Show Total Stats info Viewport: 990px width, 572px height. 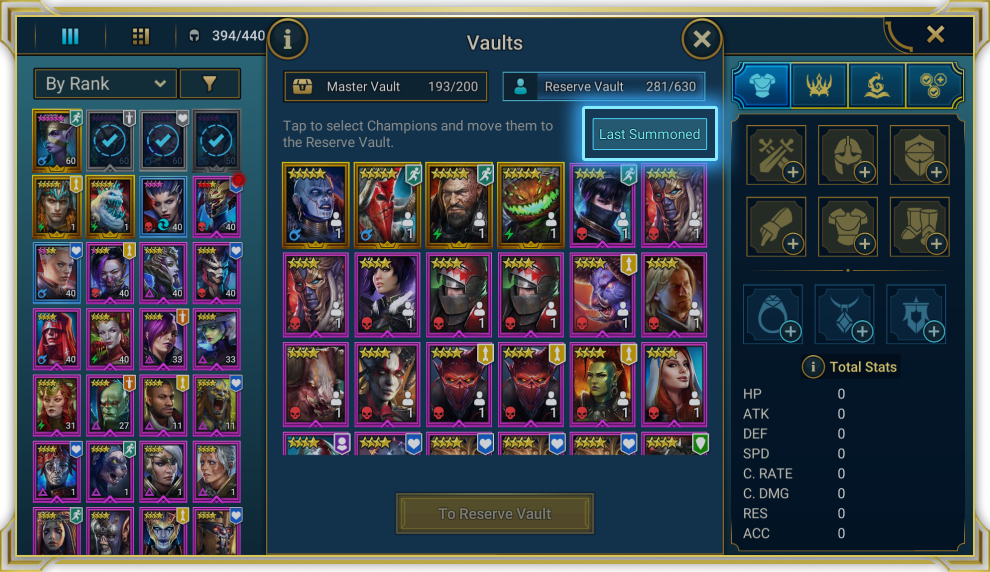coord(813,367)
